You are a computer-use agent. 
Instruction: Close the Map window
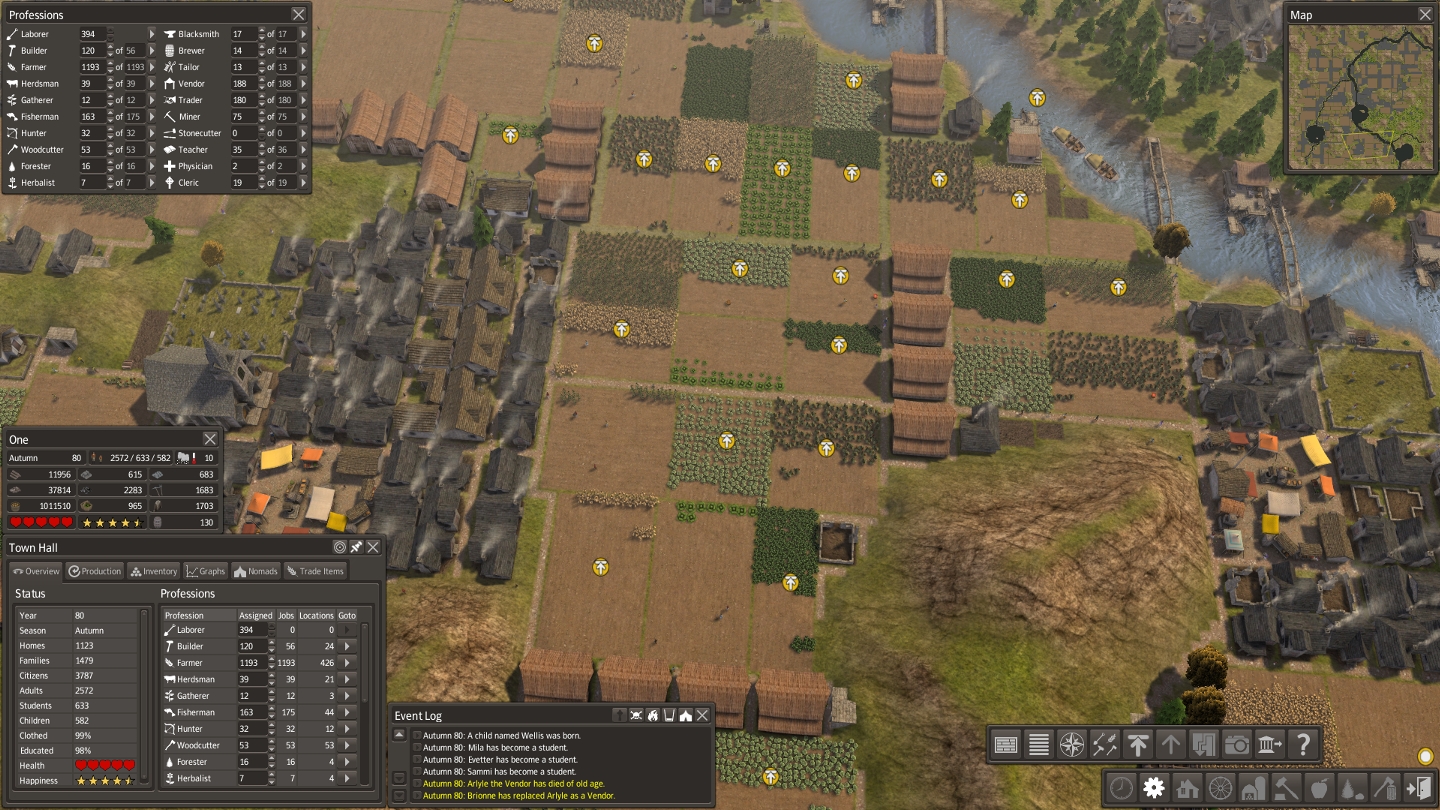click(1425, 14)
